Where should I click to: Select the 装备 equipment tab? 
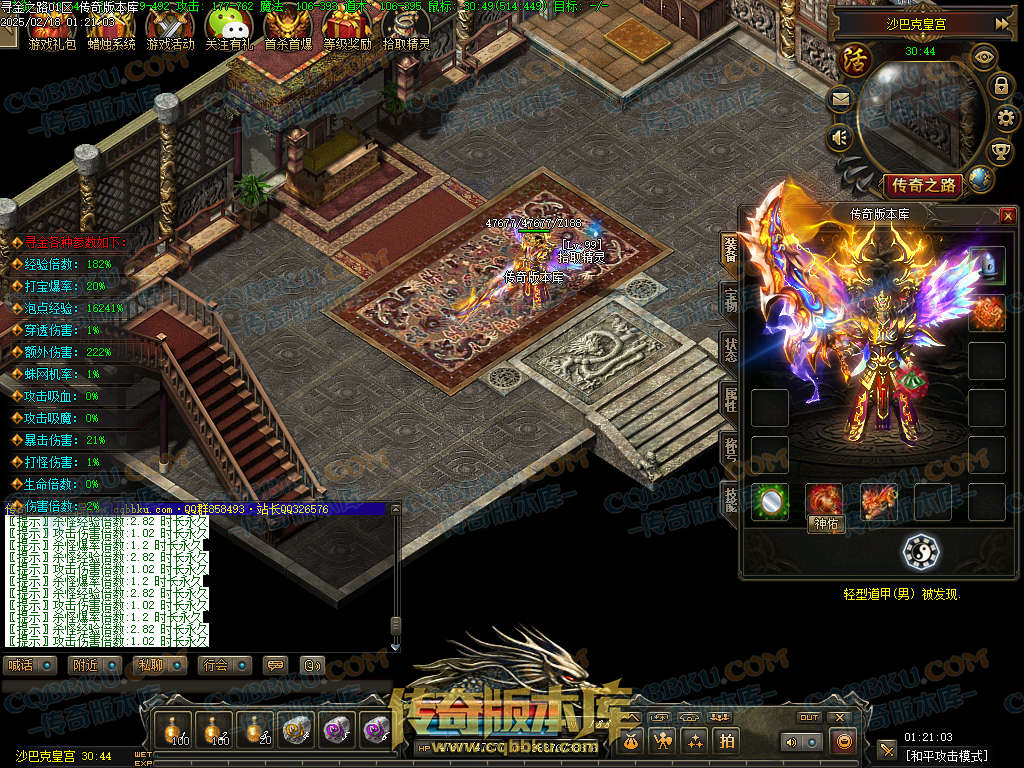730,249
